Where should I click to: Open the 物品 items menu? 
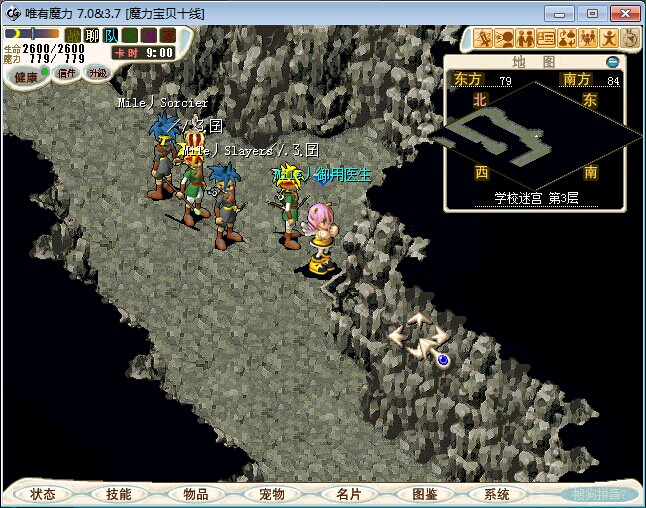195,494
